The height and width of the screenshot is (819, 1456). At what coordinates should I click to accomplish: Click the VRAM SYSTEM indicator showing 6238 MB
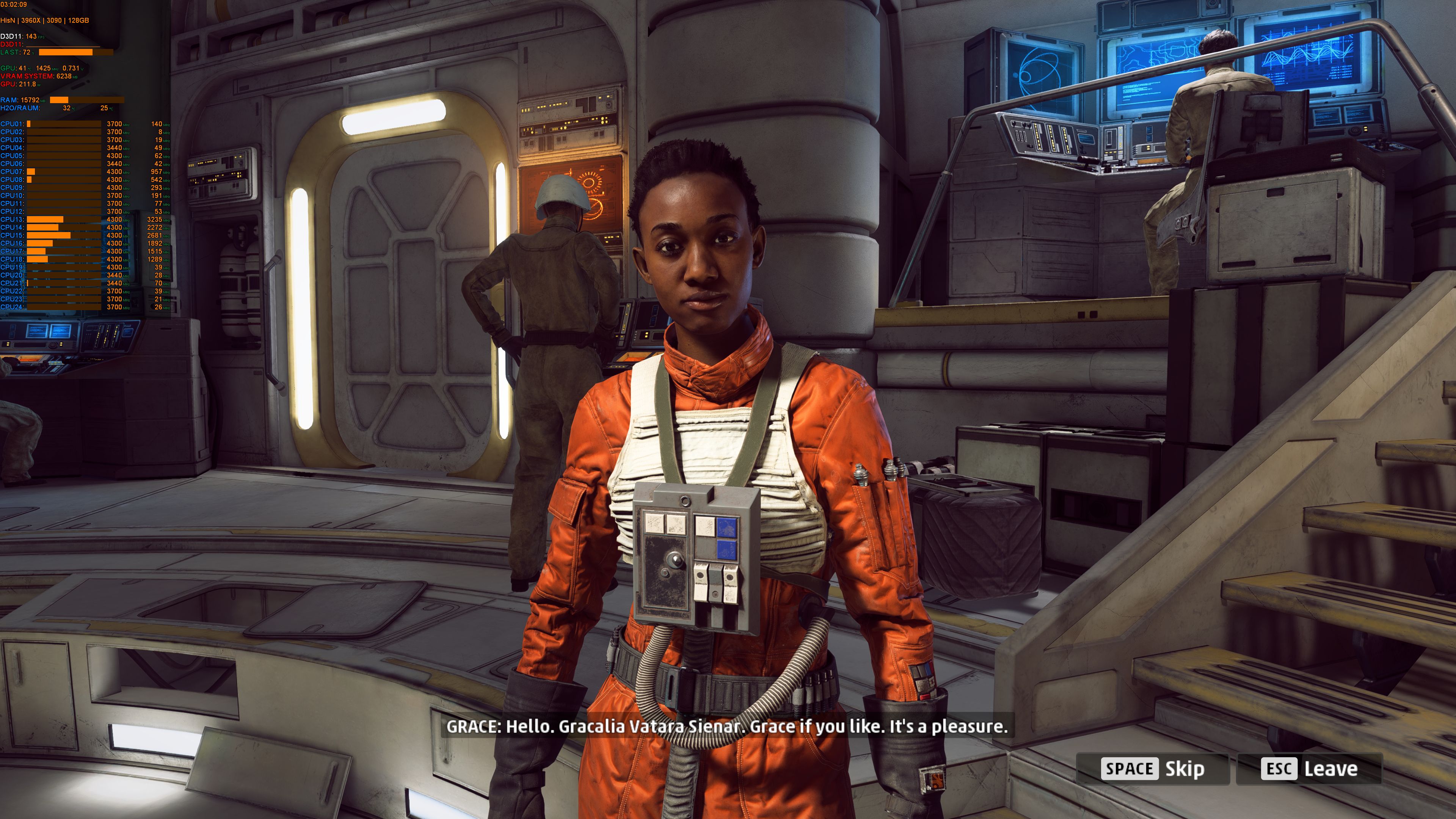coord(64,77)
